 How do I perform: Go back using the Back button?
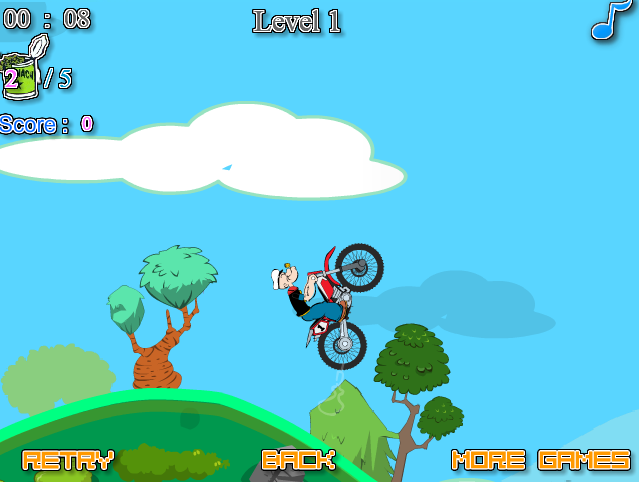pos(298,460)
